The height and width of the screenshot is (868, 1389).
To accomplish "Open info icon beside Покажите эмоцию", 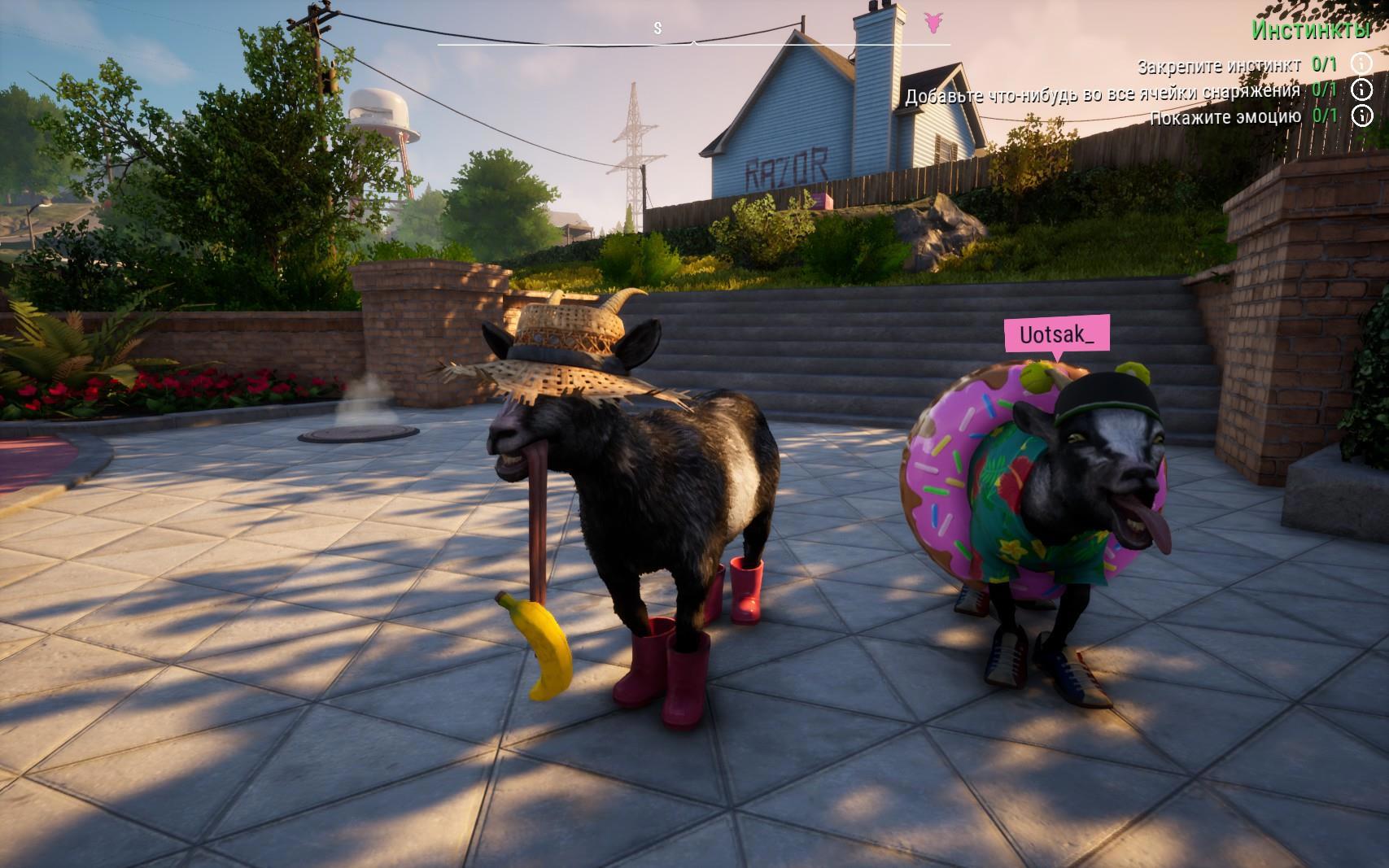I will pos(1361,116).
